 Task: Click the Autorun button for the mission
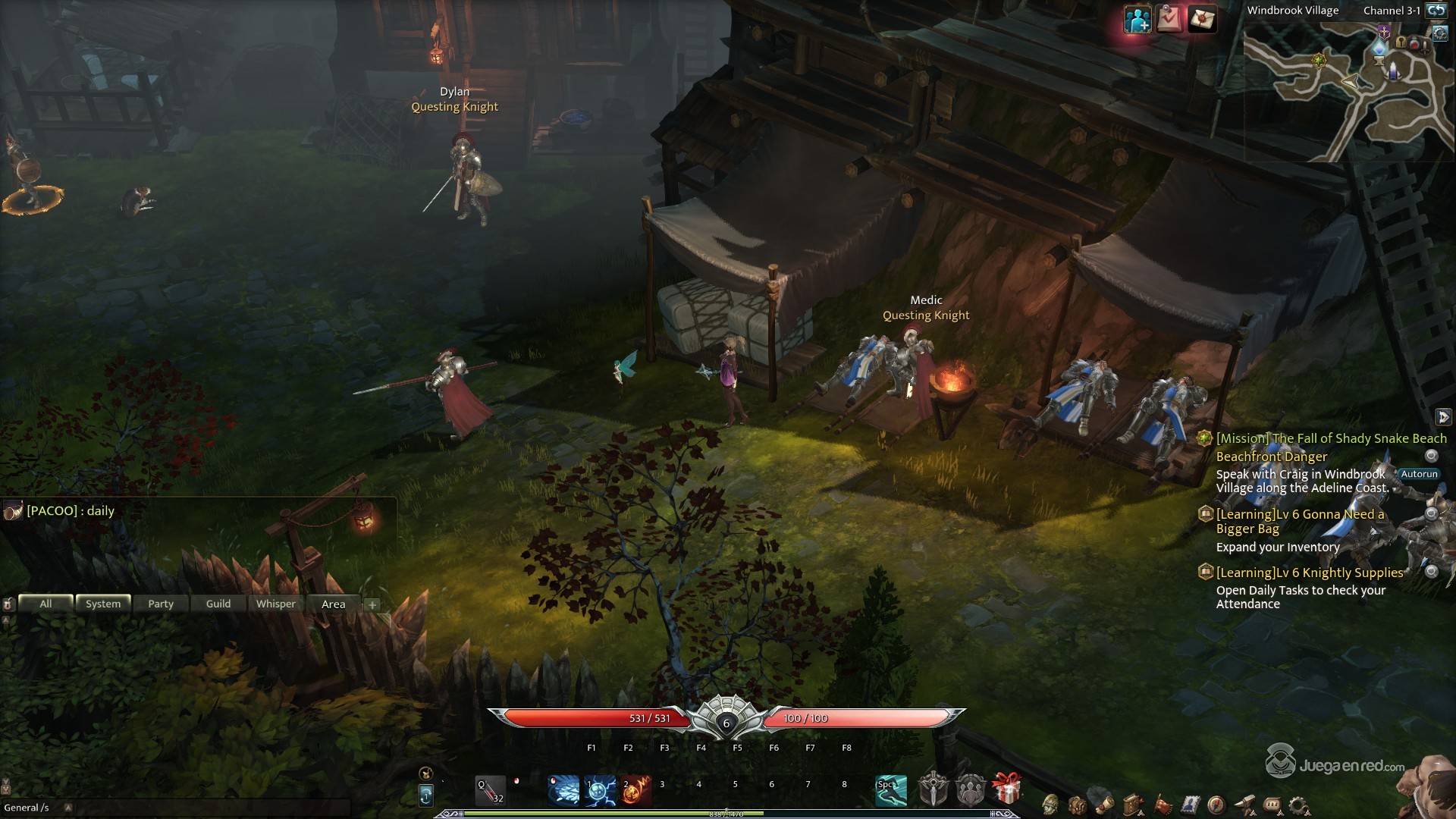click(1419, 474)
